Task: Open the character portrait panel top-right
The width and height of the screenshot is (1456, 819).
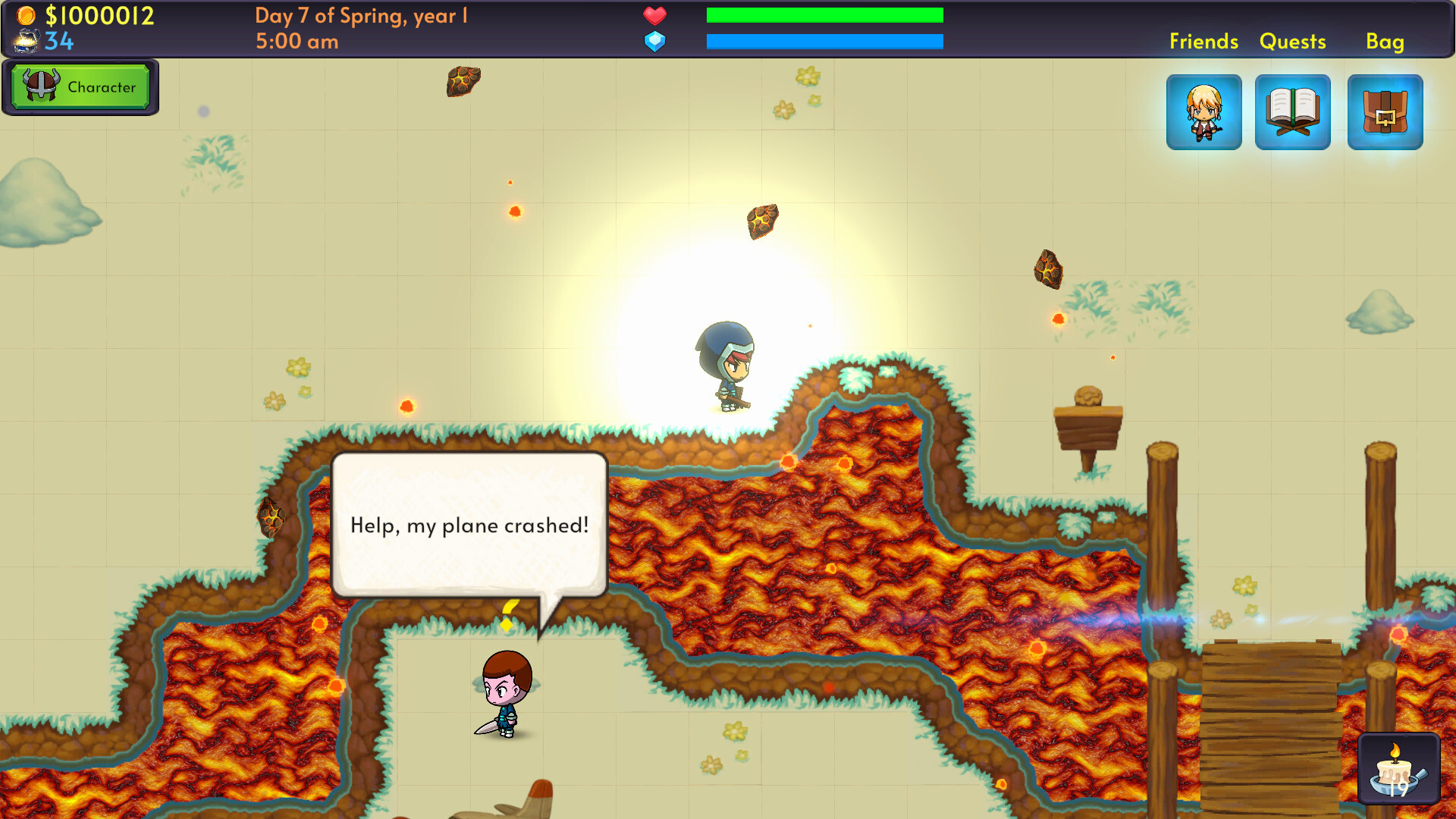Action: tap(1204, 111)
